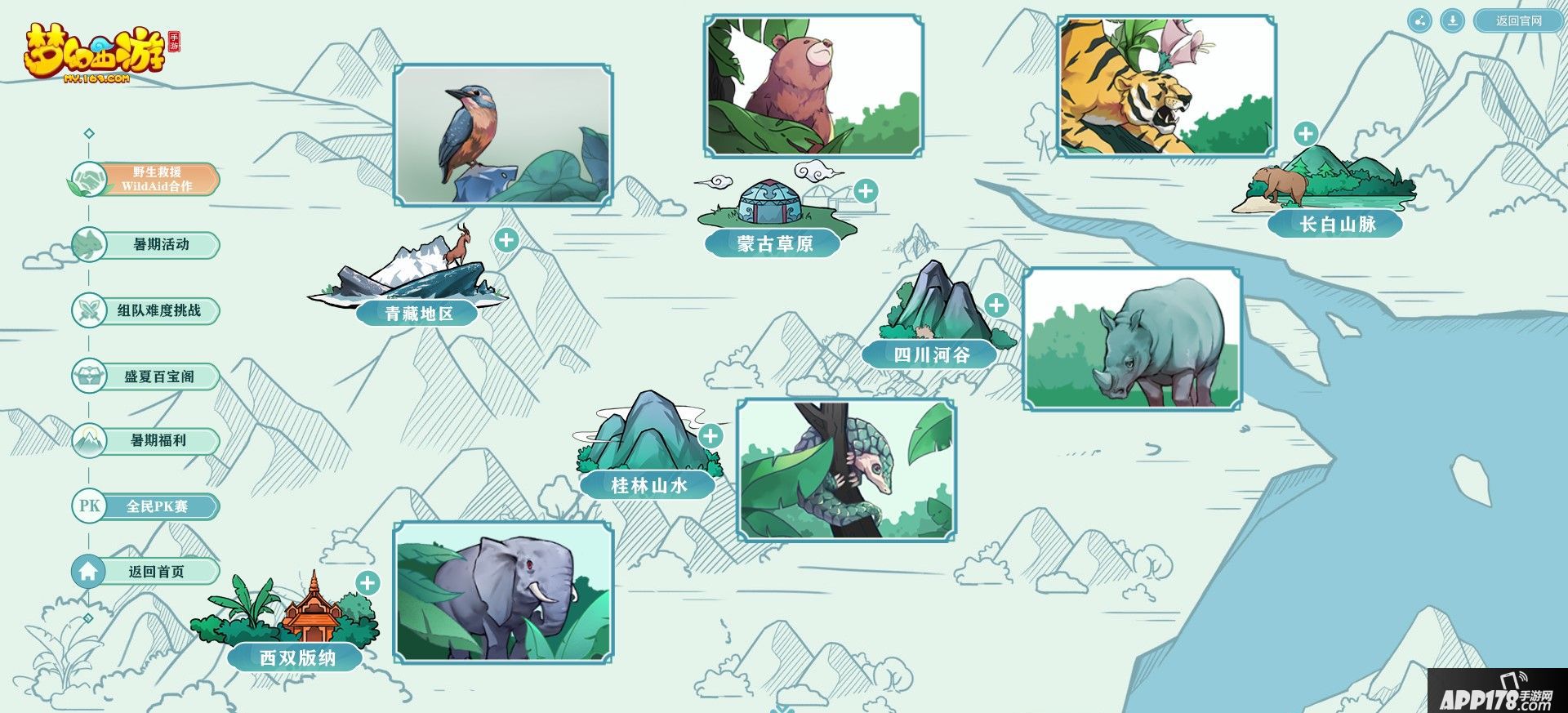Click the 蒙古草原 location label
The width and height of the screenshot is (1568, 713).
(x=776, y=243)
